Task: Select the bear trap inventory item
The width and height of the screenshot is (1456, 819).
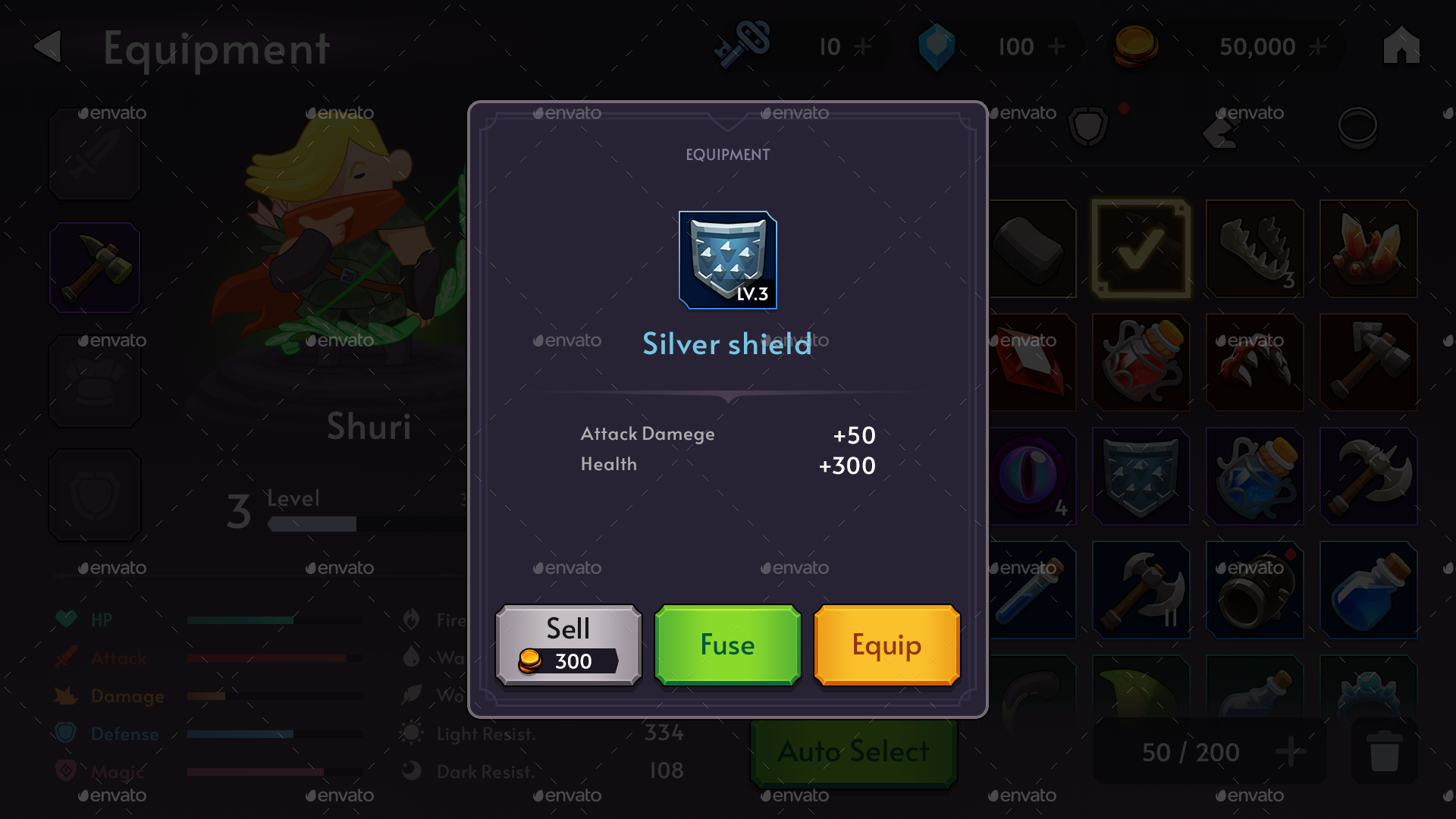Action: click(1254, 249)
